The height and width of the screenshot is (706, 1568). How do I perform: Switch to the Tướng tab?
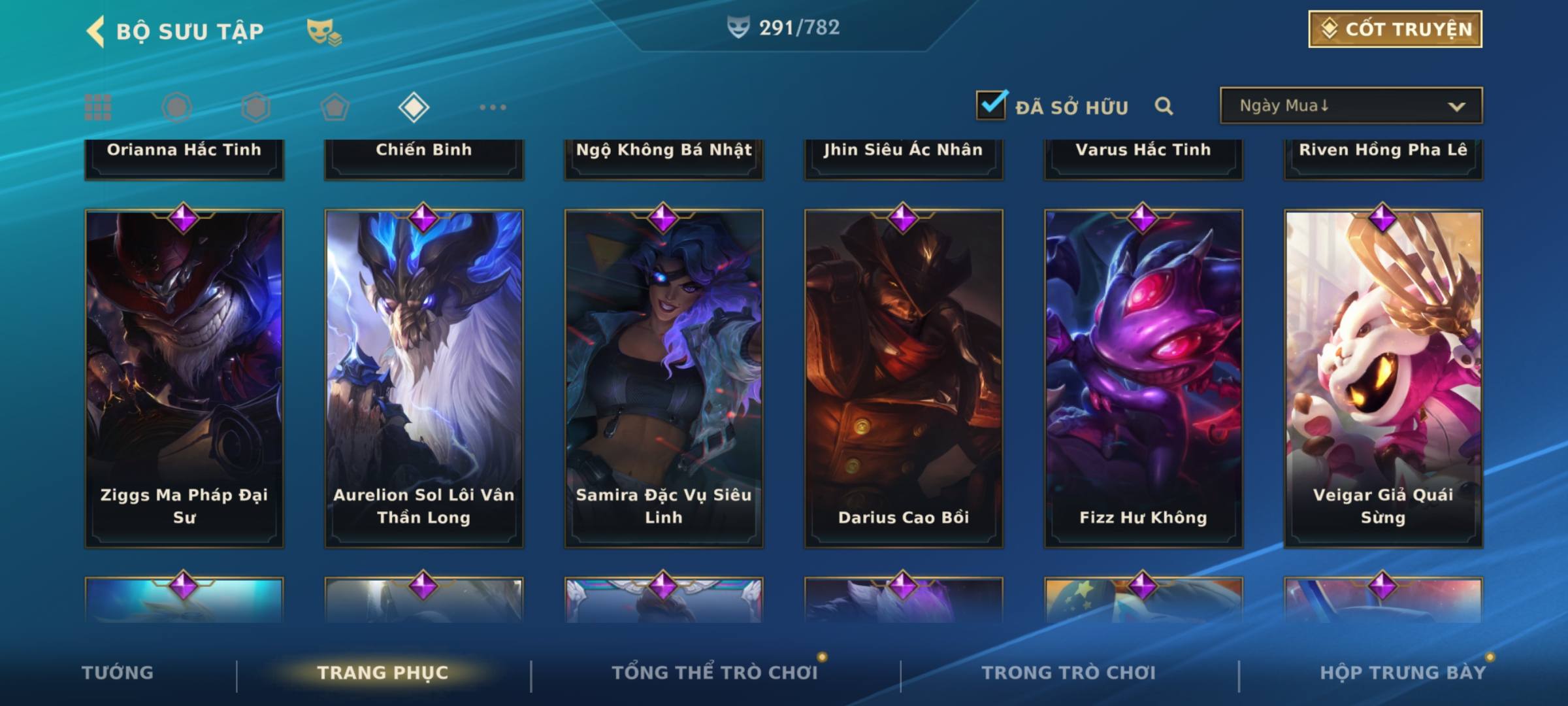click(x=118, y=673)
